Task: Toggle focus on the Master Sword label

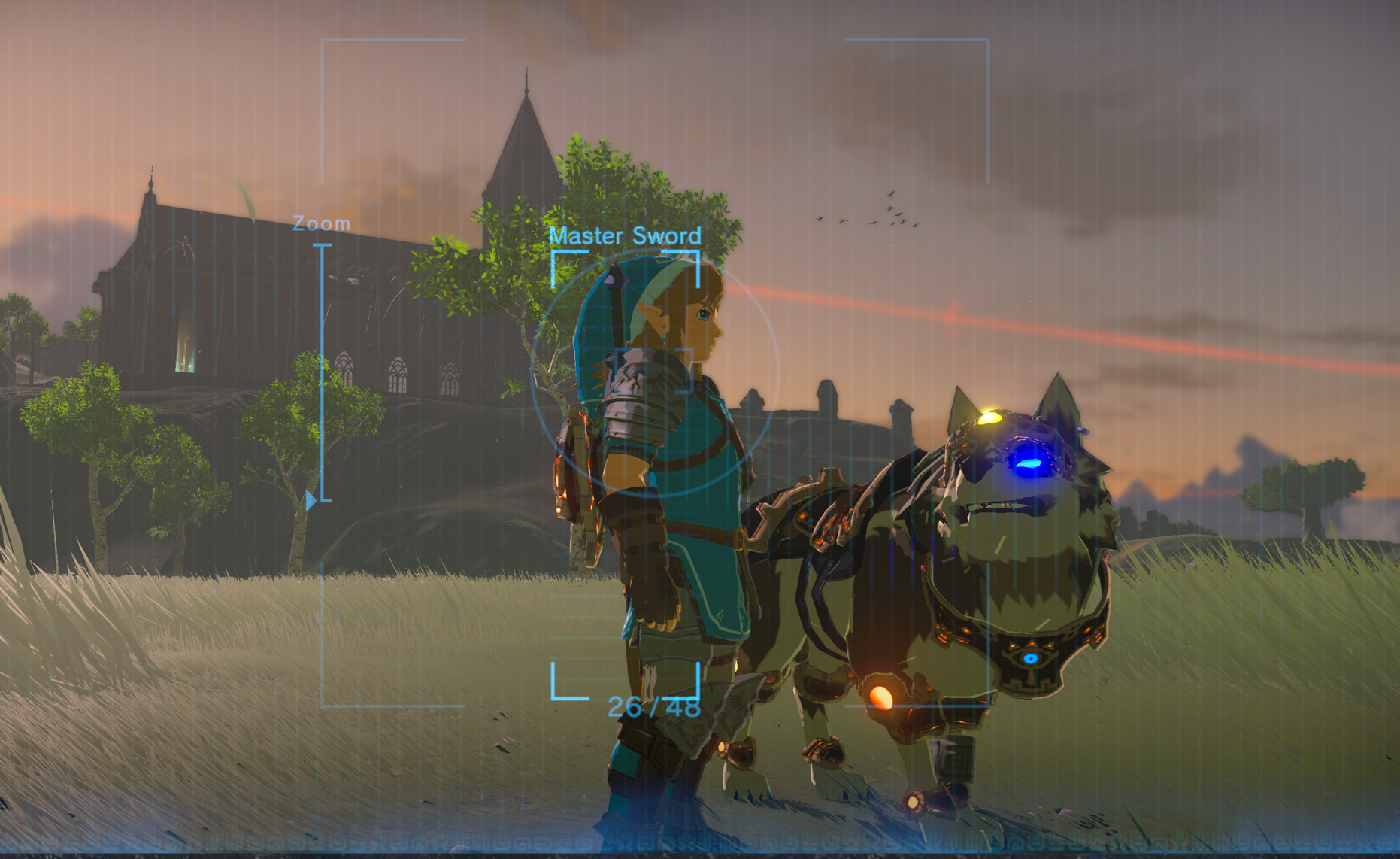Action: 626,235
